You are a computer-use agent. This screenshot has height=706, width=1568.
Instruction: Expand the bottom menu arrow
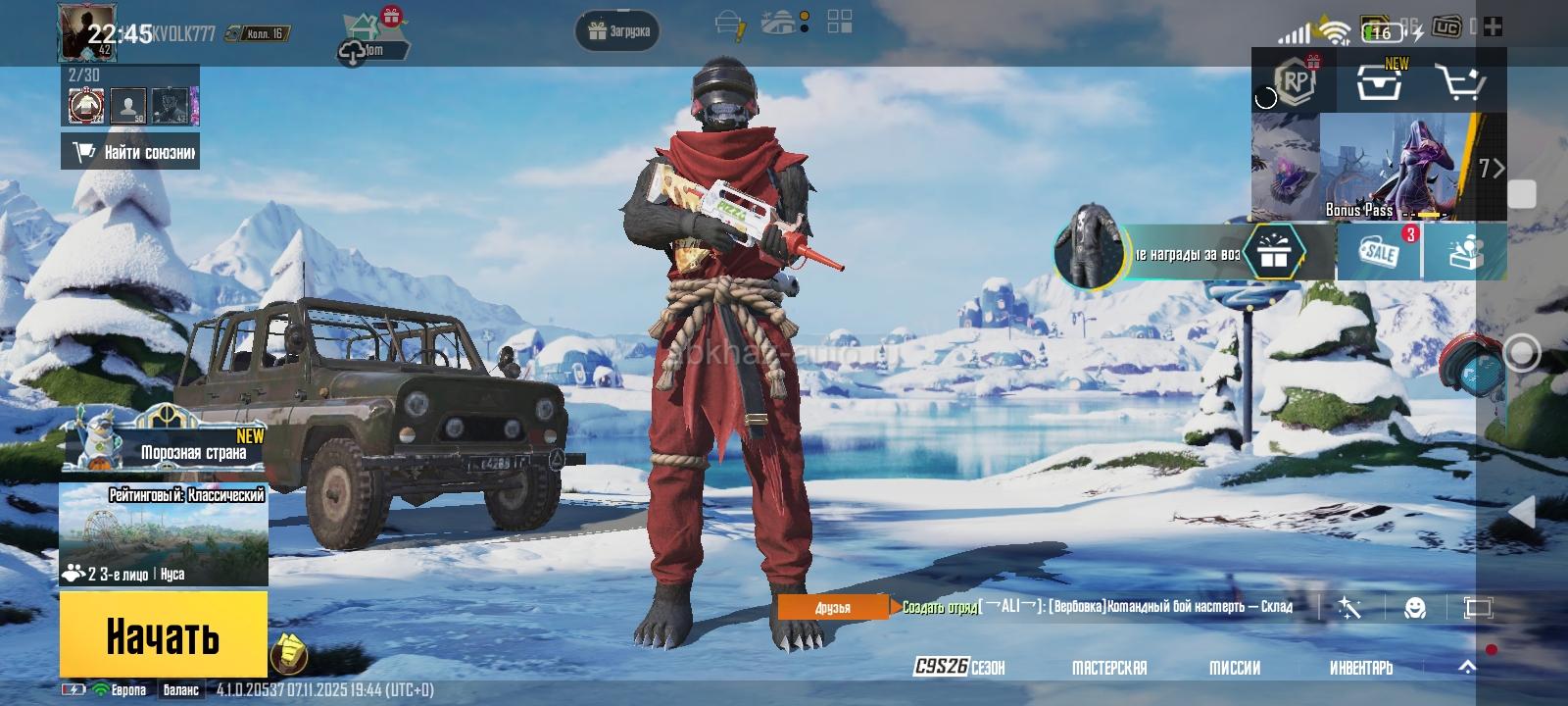click(x=1467, y=667)
